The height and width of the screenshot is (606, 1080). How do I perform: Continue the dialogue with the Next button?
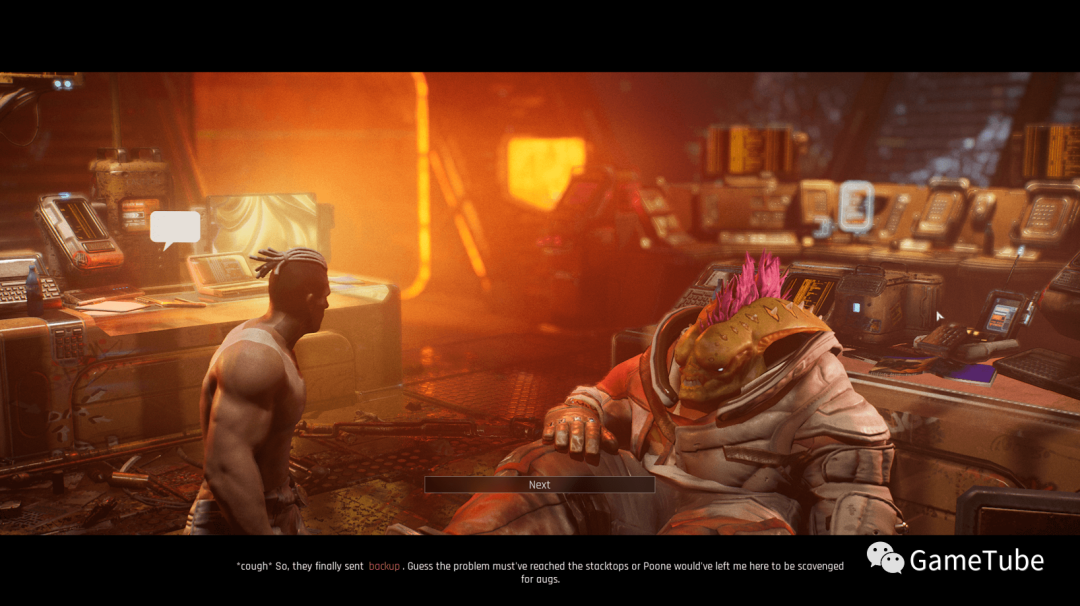(x=539, y=485)
